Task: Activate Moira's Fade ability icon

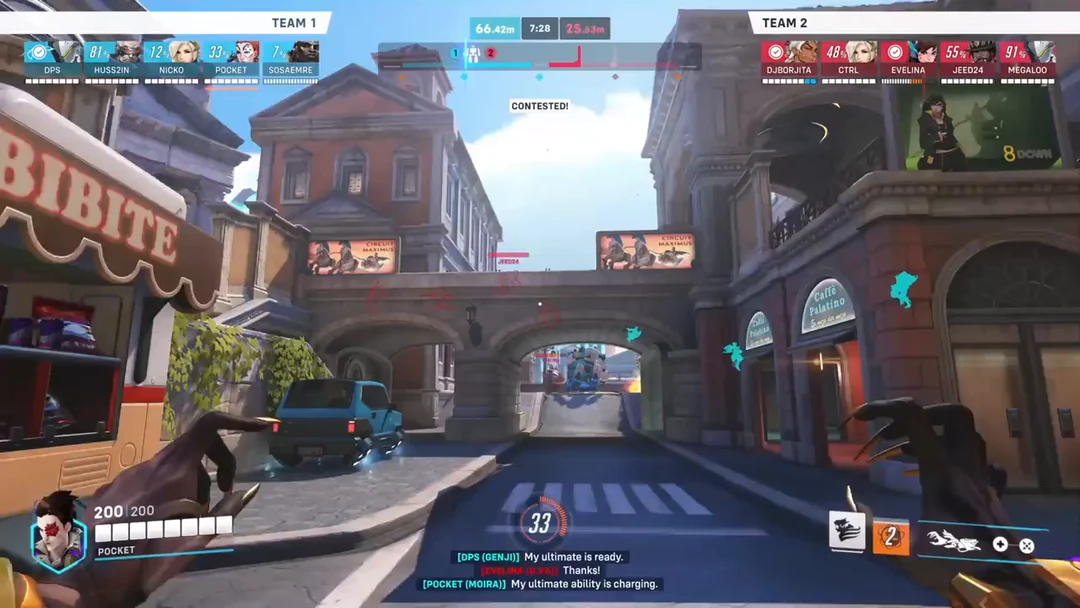Action: 846,533
